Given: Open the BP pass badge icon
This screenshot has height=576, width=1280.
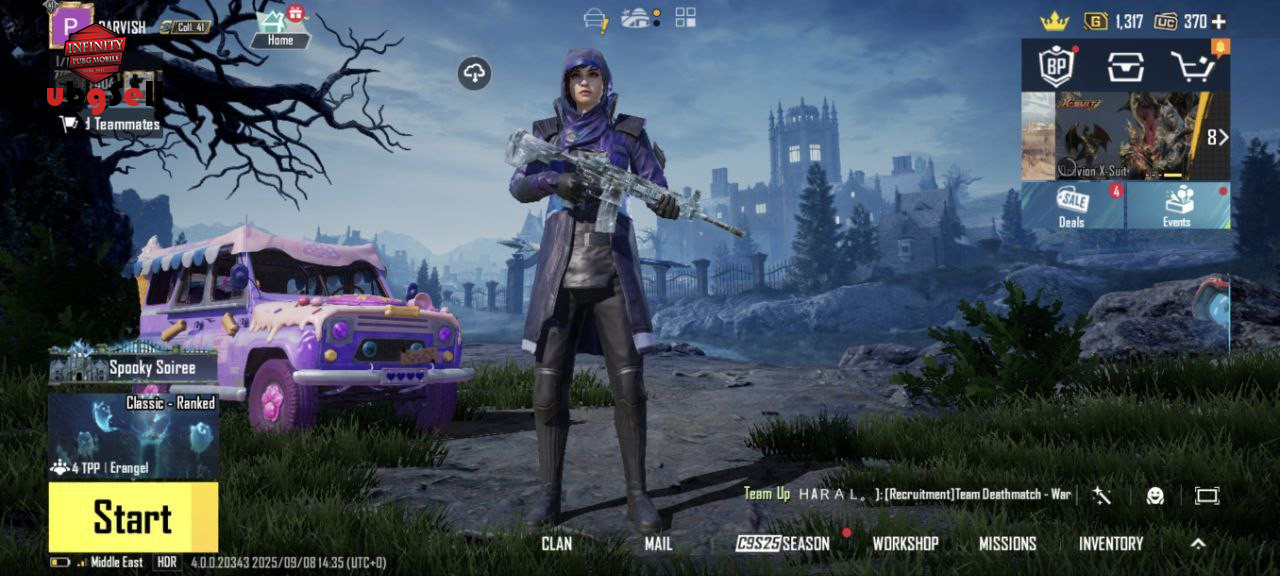Looking at the screenshot, I should coord(1056,67).
